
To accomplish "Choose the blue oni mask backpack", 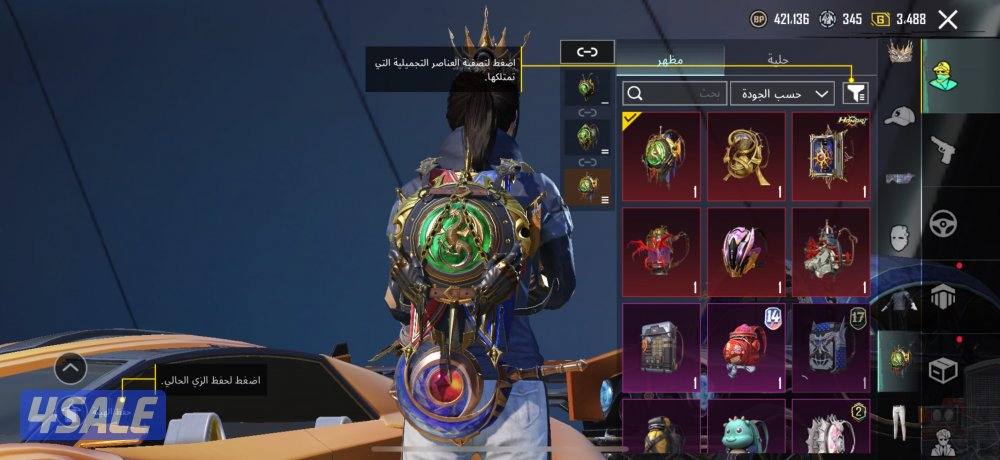I will coord(831,347).
